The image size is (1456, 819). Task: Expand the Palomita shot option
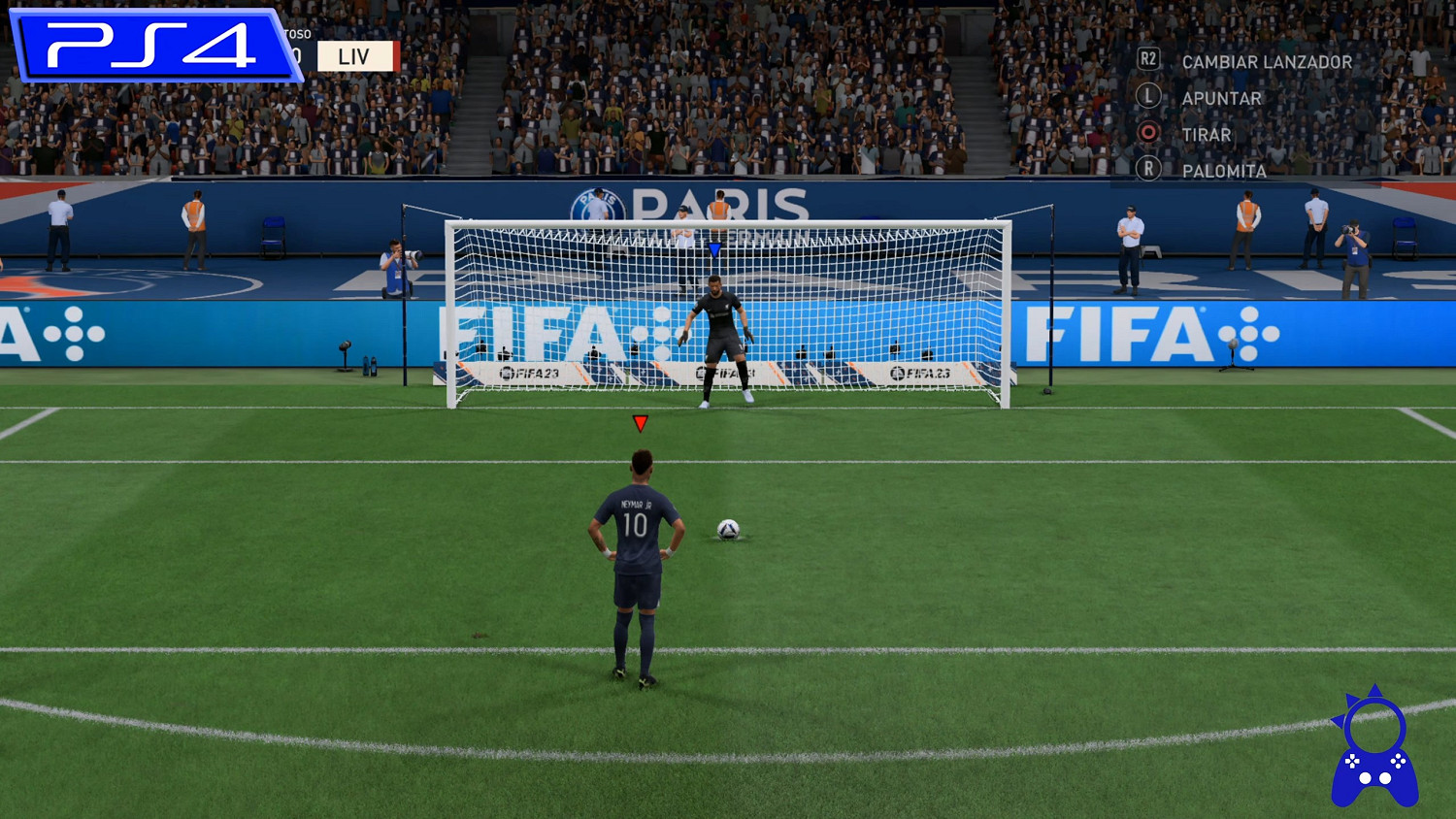click(x=1223, y=172)
